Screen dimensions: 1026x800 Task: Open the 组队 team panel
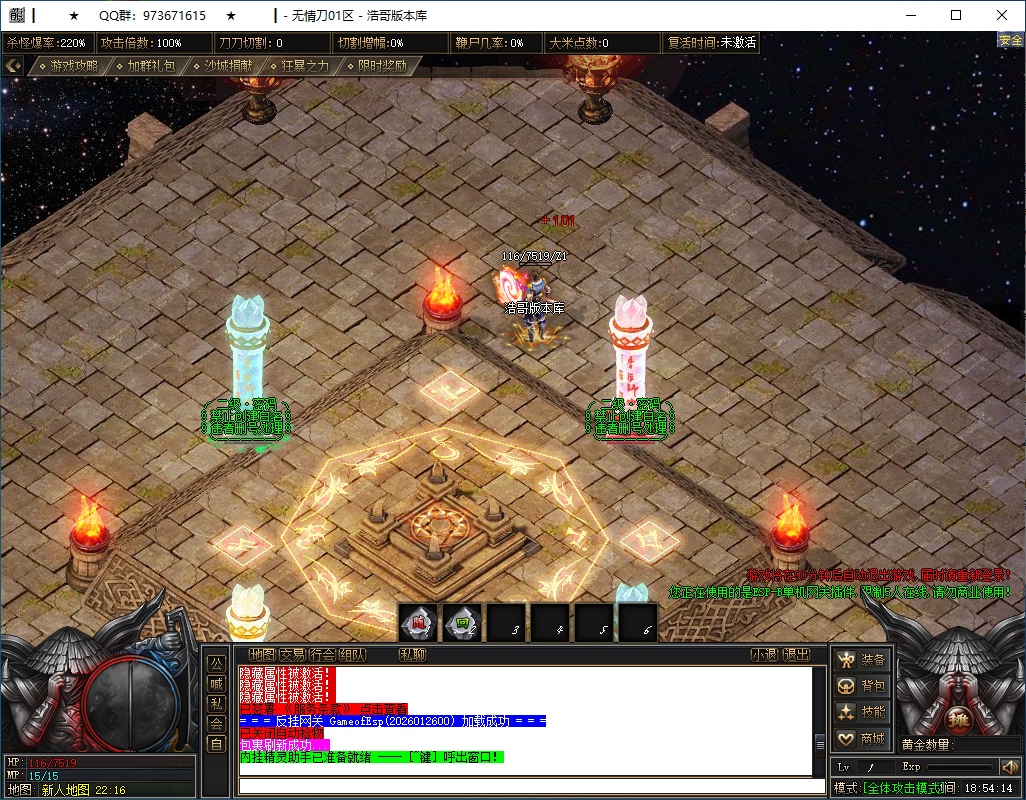[352, 655]
